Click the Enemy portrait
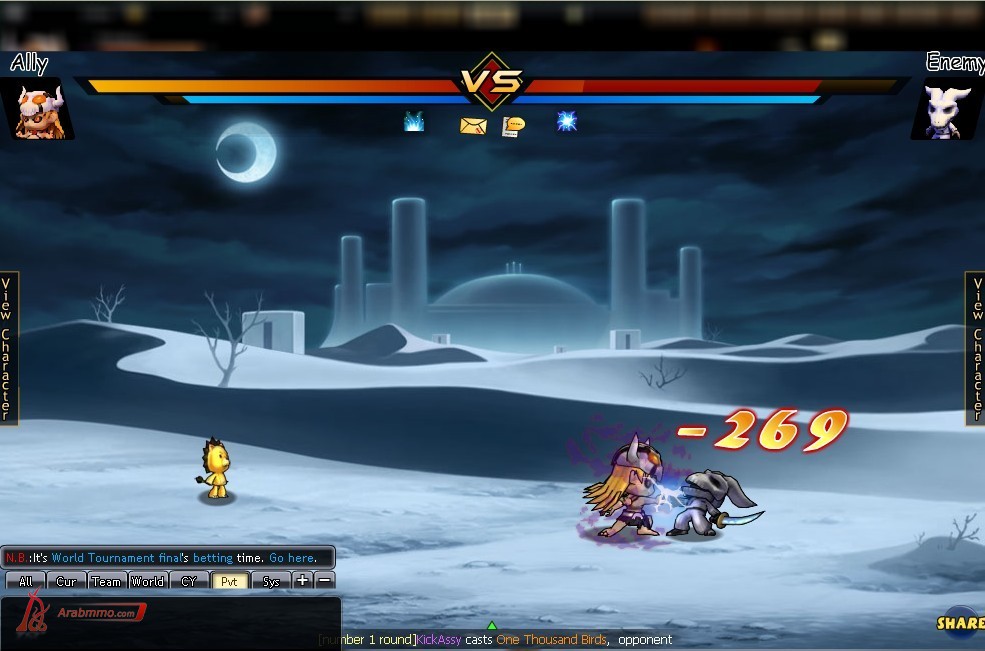 946,111
